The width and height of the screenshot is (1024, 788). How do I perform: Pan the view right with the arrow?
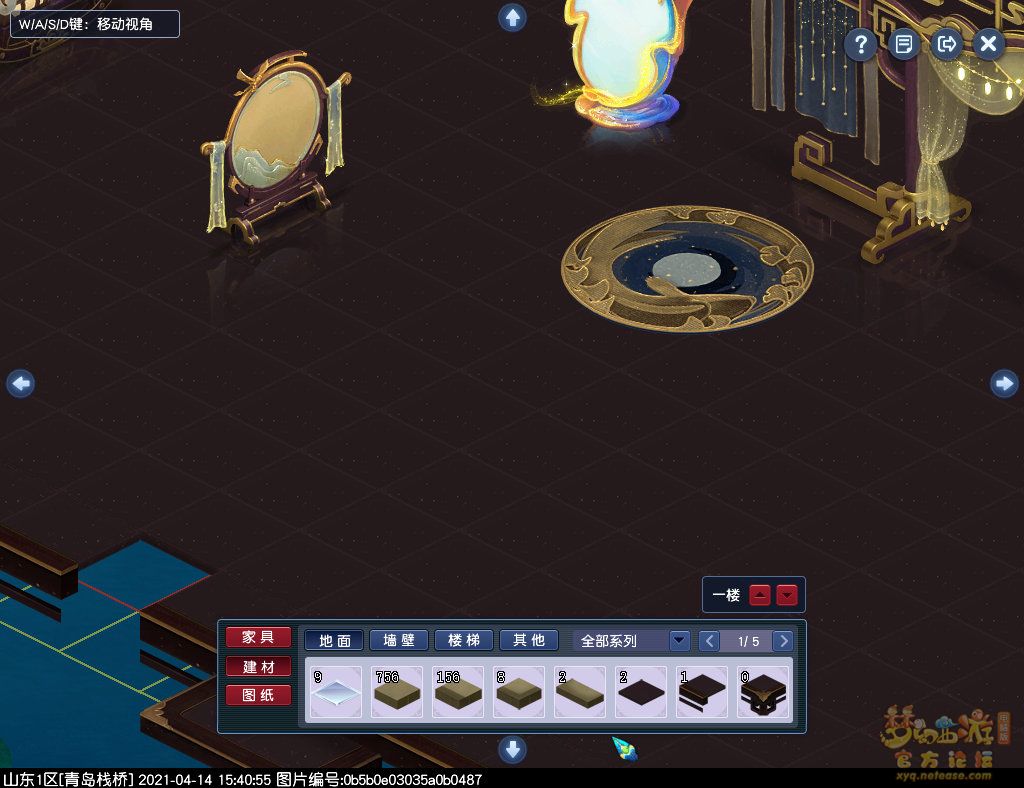coord(1004,383)
